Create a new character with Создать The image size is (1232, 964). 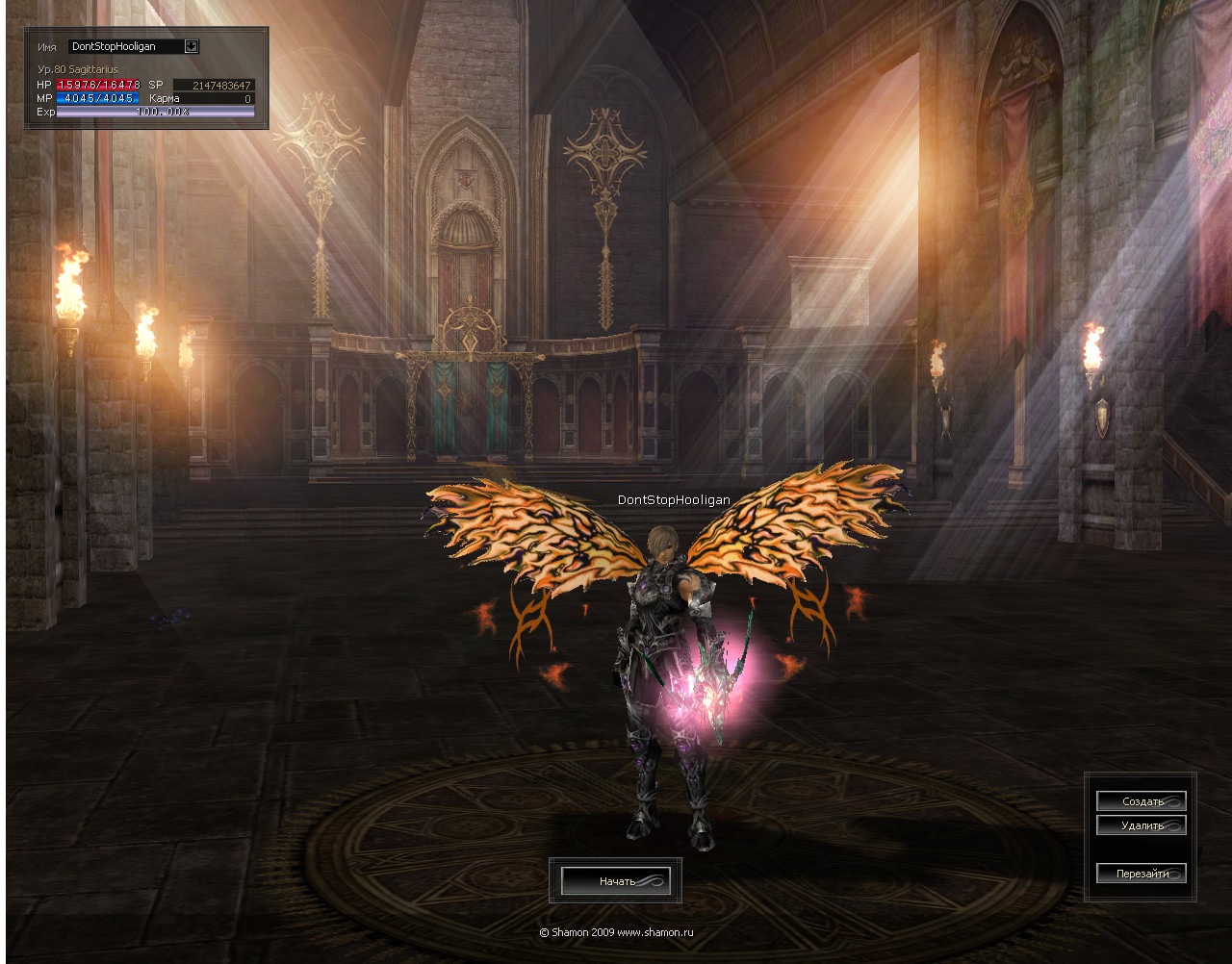pyautogui.click(x=1142, y=801)
